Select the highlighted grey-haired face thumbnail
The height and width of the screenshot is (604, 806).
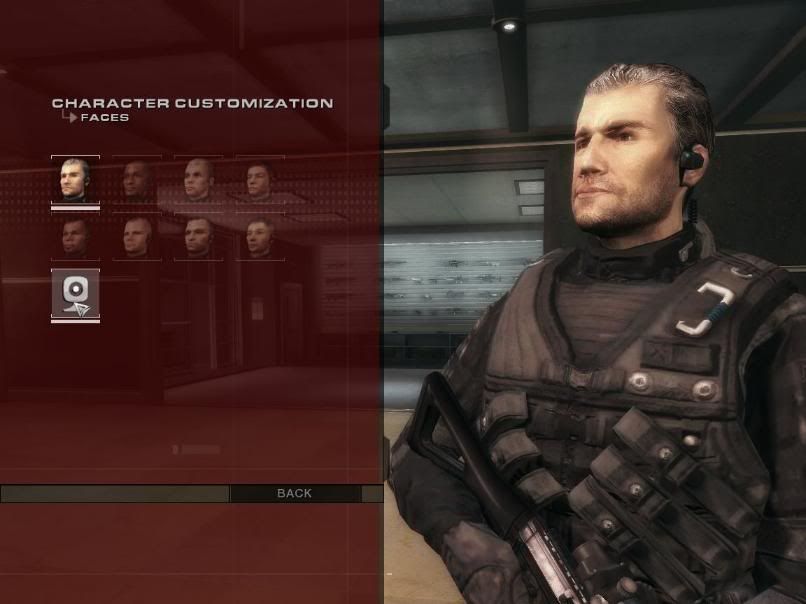pos(75,181)
